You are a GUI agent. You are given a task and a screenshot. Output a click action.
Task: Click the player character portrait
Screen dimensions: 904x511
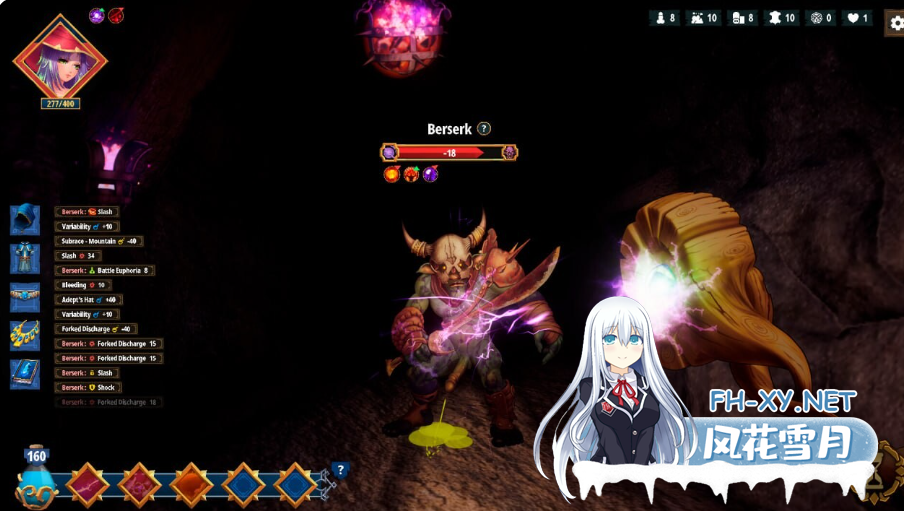coord(59,58)
